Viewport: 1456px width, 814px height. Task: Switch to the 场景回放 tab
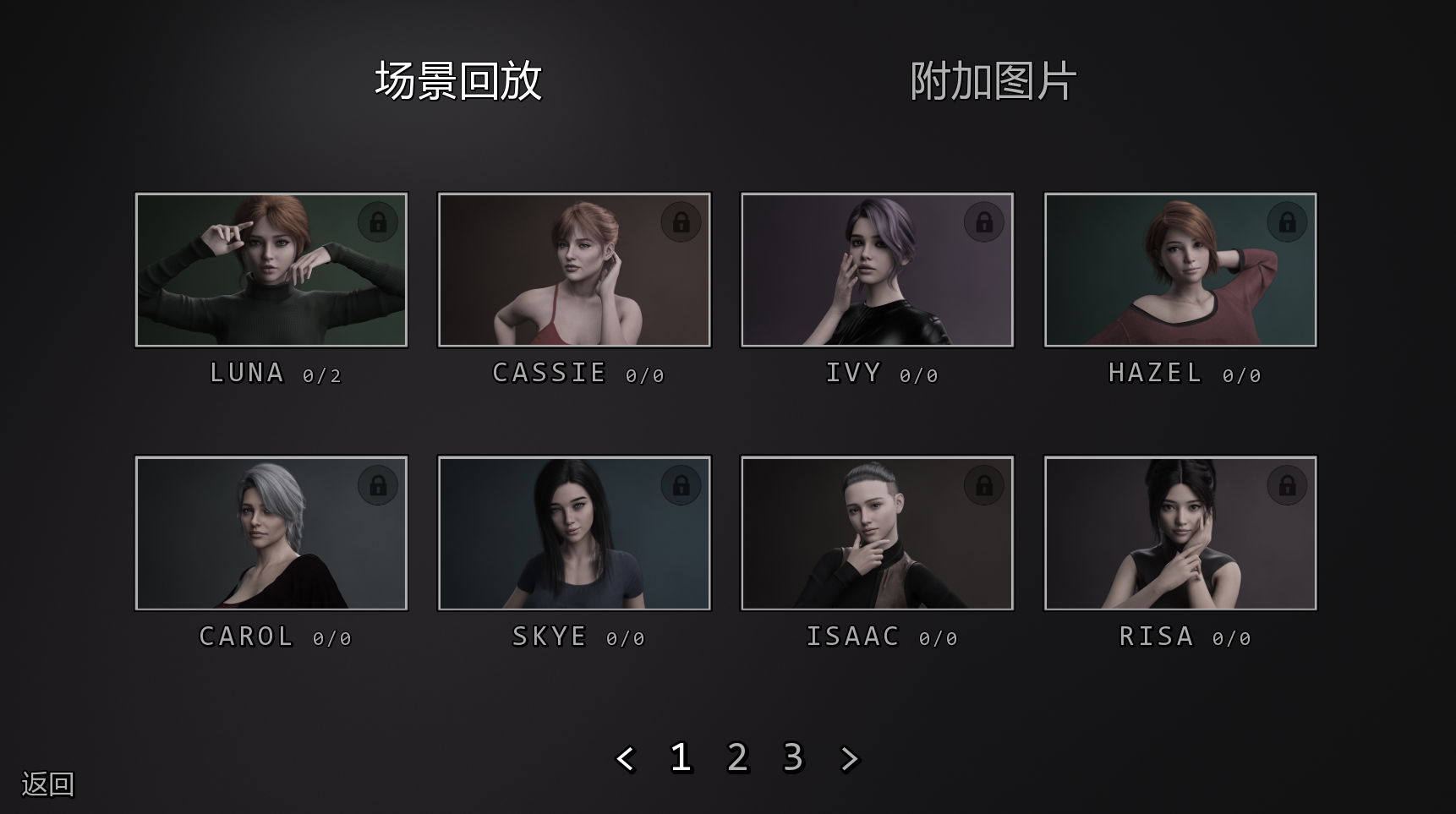[x=457, y=81]
